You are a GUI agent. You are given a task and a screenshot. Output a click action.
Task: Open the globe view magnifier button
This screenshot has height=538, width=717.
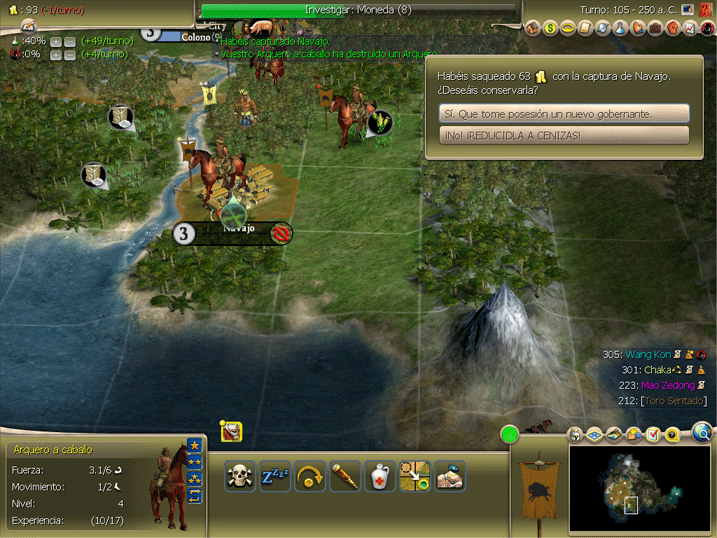[x=702, y=433]
